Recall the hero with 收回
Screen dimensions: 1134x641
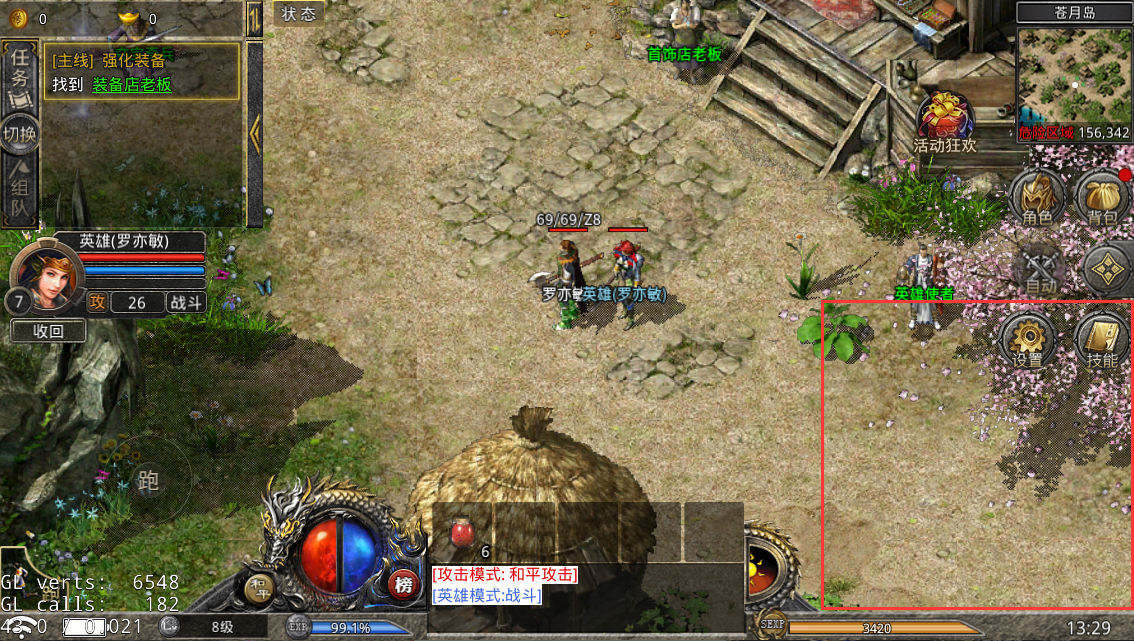click(x=48, y=331)
